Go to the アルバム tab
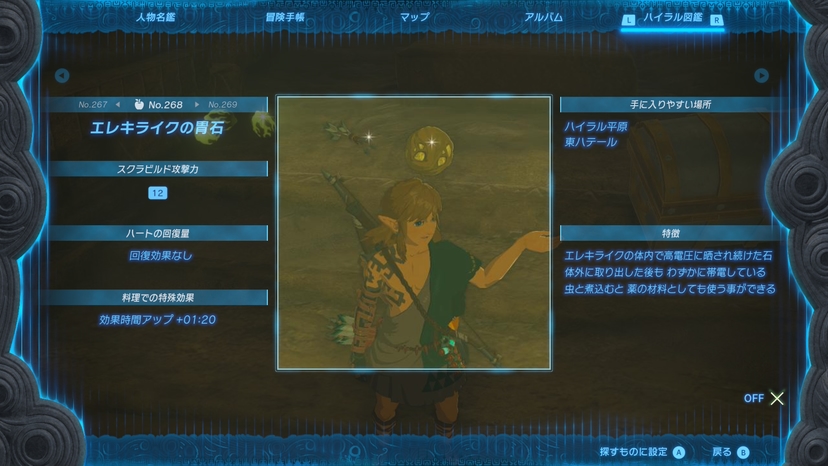This screenshot has width=828, height=466. [x=543, y=17]
